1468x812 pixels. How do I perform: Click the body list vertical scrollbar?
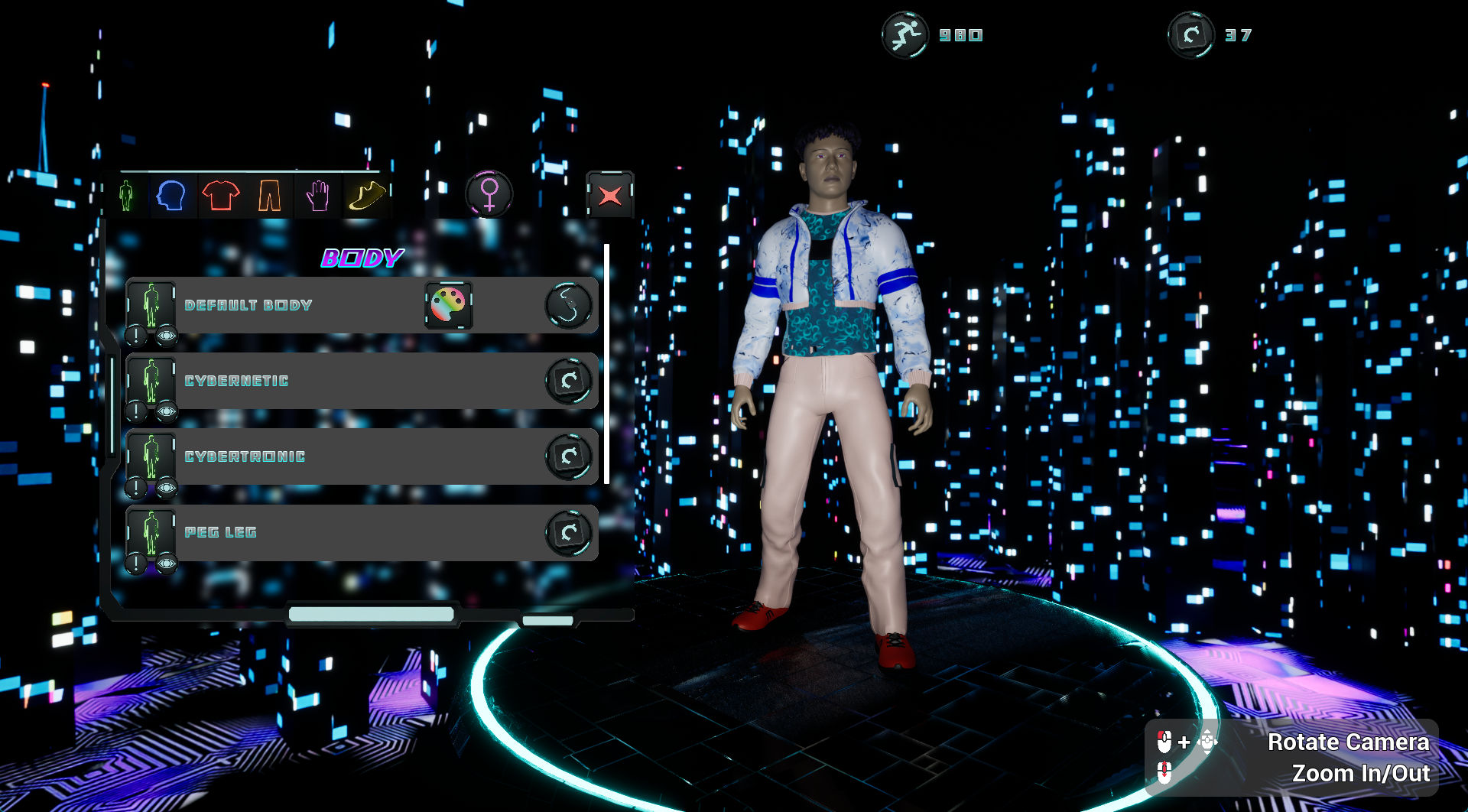click(606, 363)
